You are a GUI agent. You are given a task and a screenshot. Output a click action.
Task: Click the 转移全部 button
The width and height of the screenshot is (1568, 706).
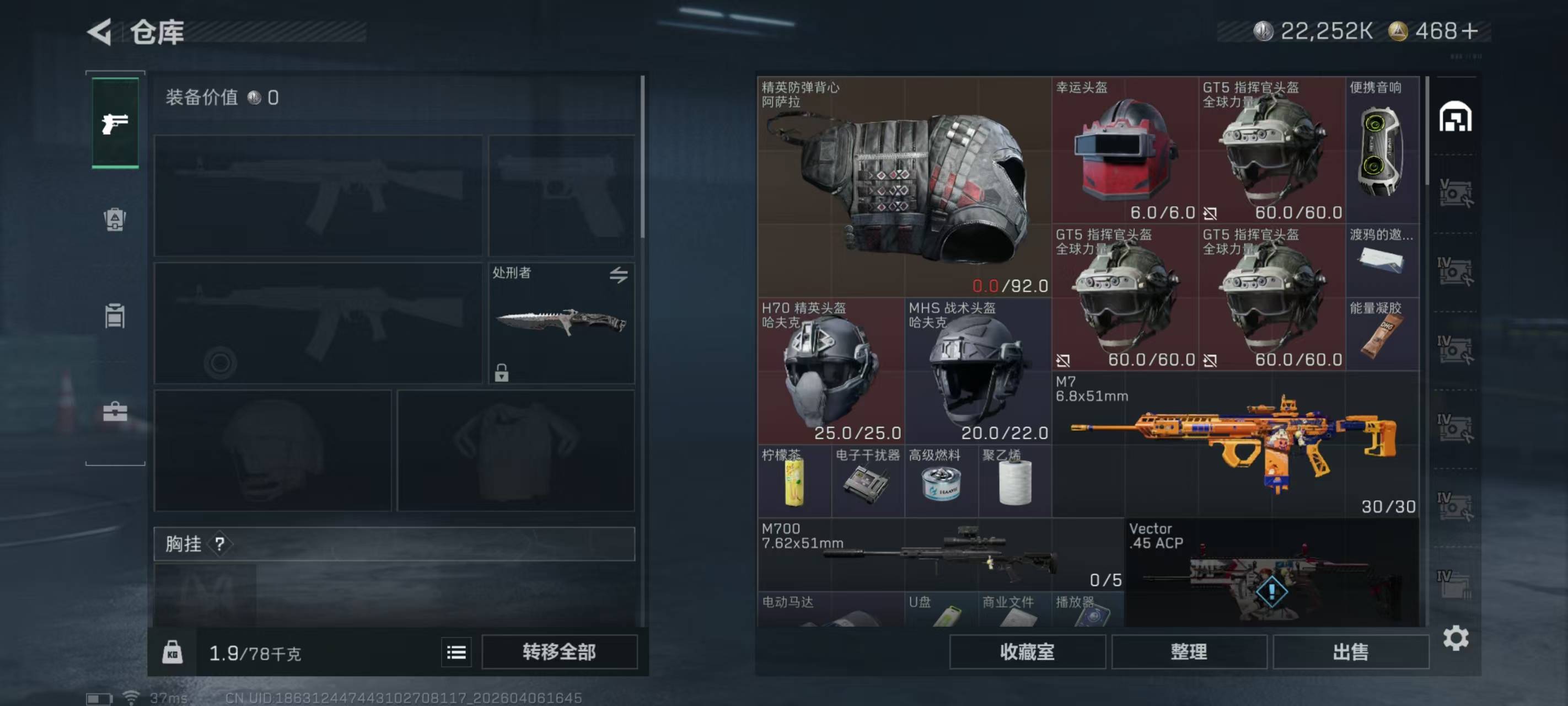[x=559, y=652]
